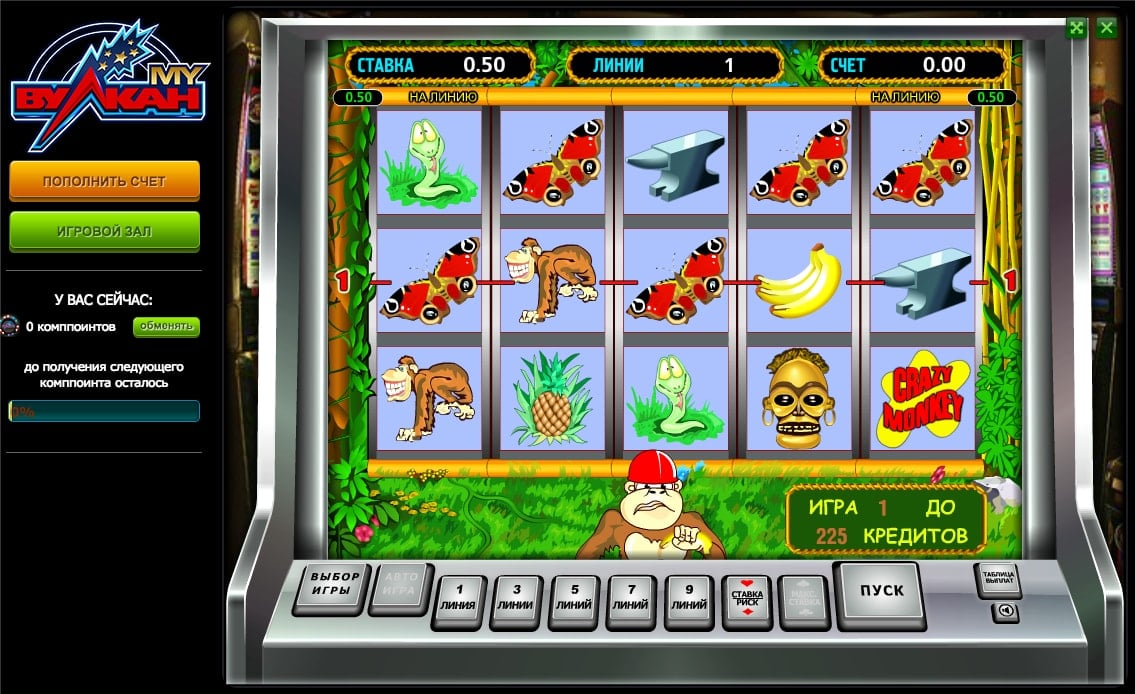Bet on 9 ЛИНИЙ paylines
The height and width of the screenshot is (694, 1135).
click(x=689, y=600)
